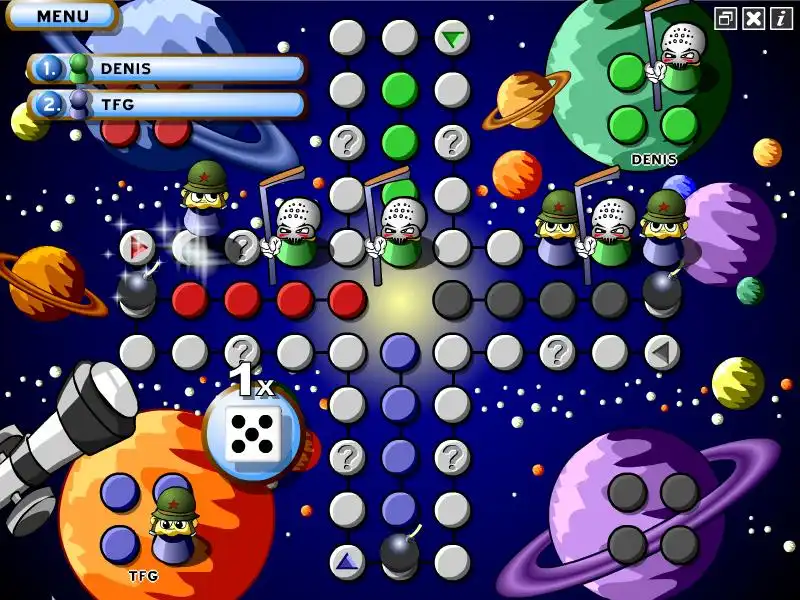800x600 pixels.
Task: Select the soldier piece in TFG's home base
Action: (x=173, y=521)
